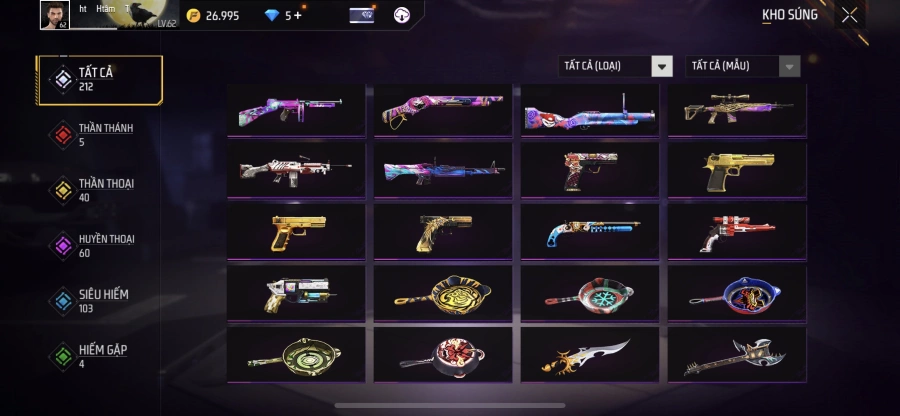Choose the Siêu Hiếm rarity tab

pyautogui.click(x=99, y=301)
